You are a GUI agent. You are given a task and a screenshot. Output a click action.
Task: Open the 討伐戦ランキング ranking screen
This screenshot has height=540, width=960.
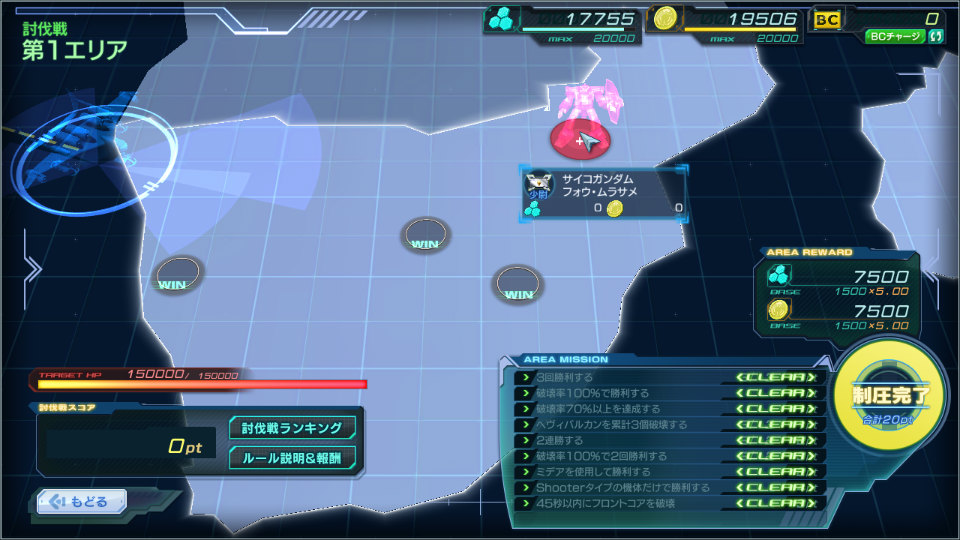point(292,428)
